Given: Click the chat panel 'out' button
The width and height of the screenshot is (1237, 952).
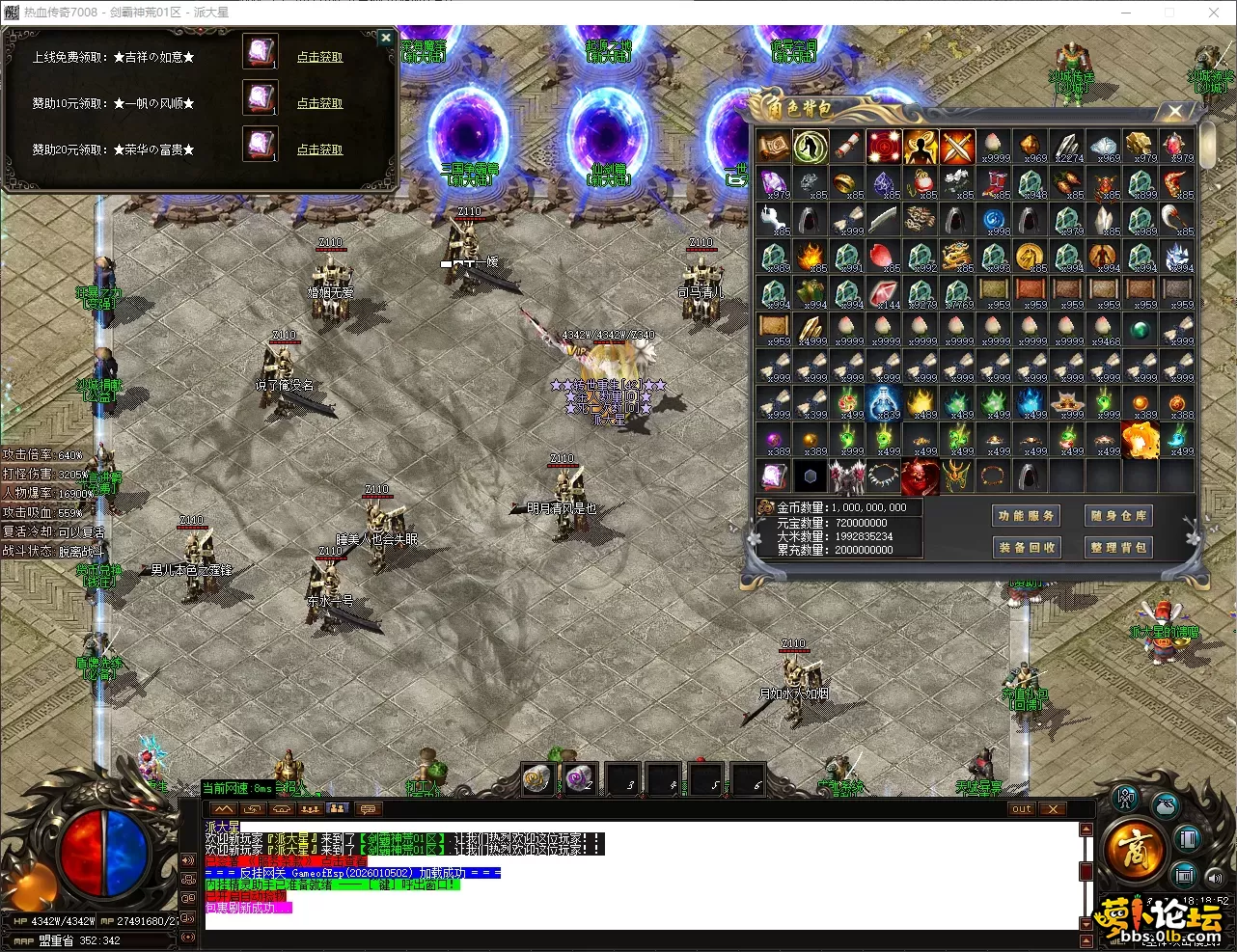Looking at the screenshot, I should [x=1021, y=808].
